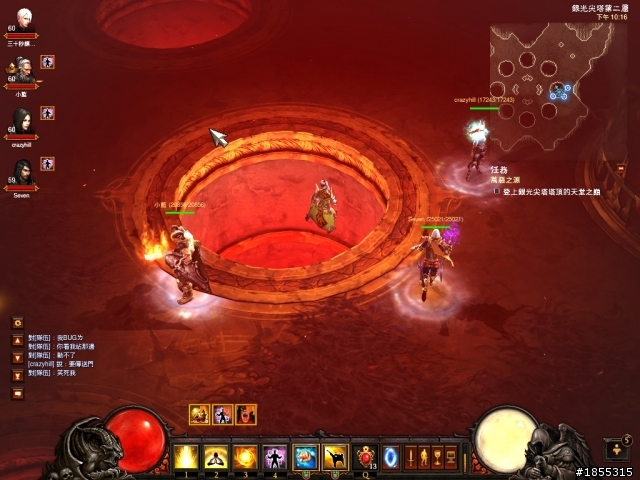Click the chat scroll-up arrow button

coord(18,340)
